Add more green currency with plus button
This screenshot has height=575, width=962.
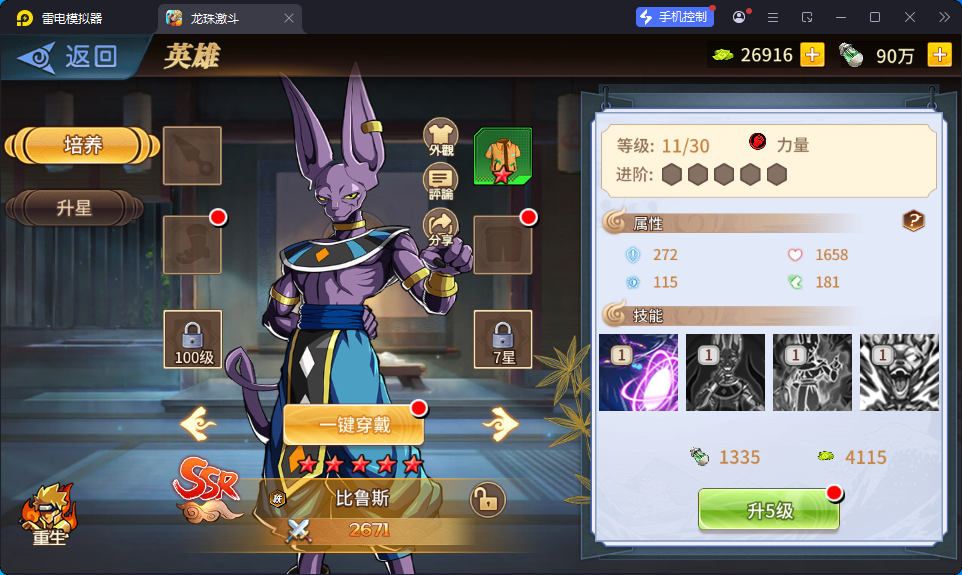[x=812, y=55]
